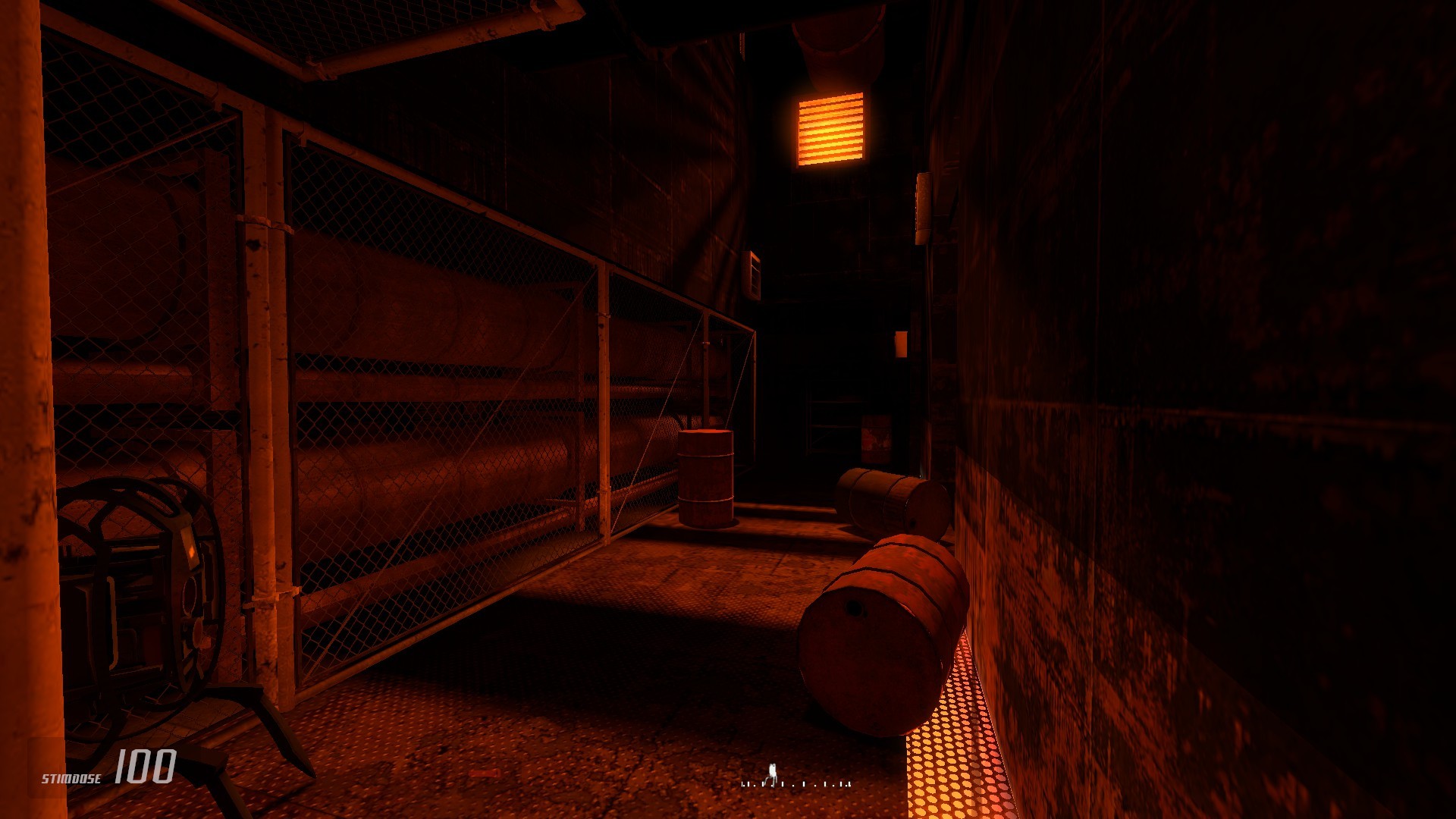This screenshot has width=1456, height=819.
Task: Select the ammo tick-mark bar at bottom center
Action: coord(796,783)
